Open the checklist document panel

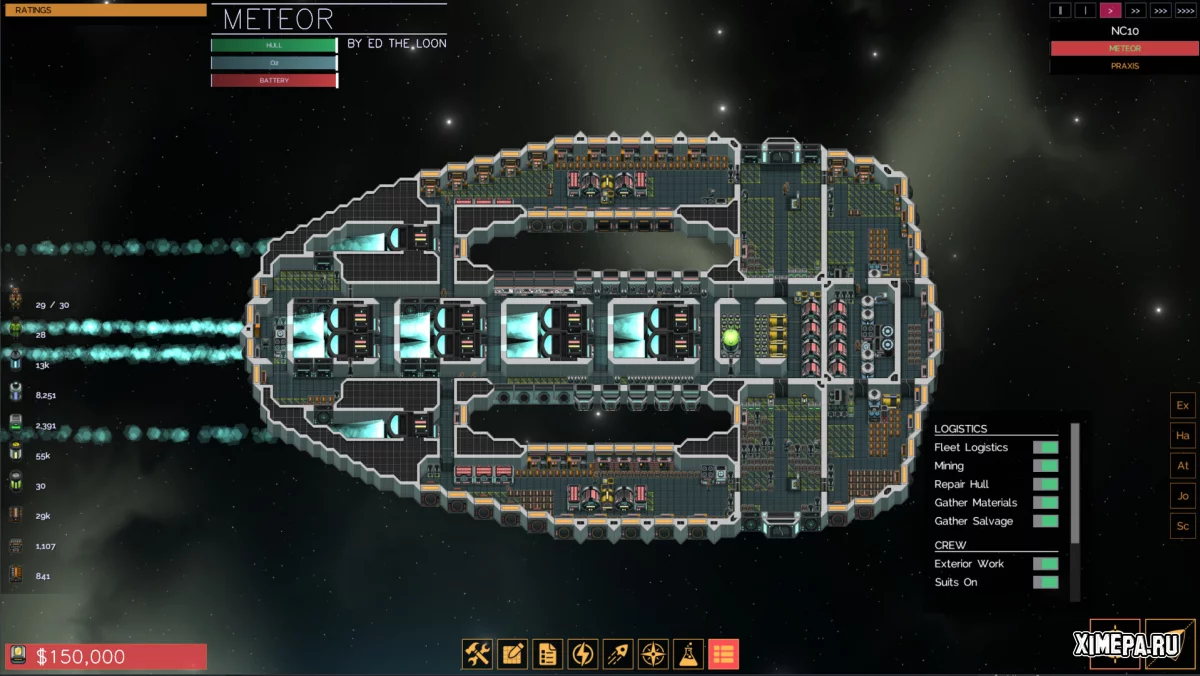547,654
